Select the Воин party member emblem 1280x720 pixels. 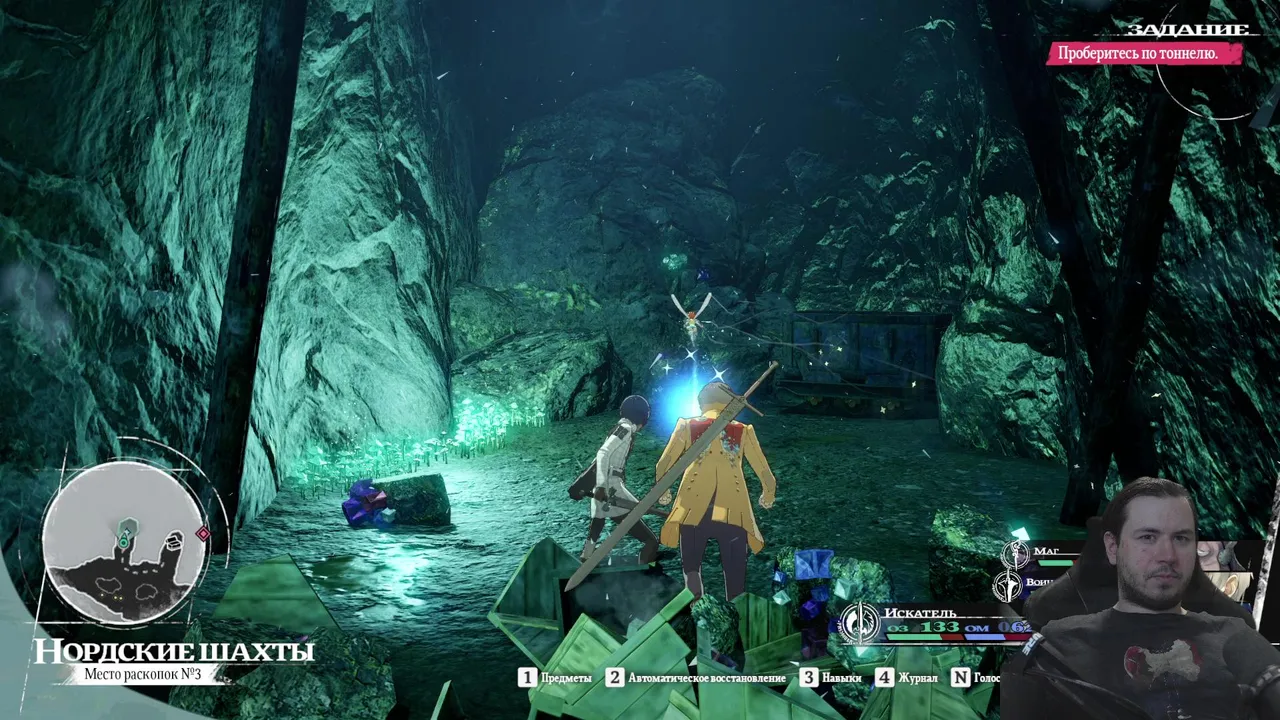pos(1008,585)
